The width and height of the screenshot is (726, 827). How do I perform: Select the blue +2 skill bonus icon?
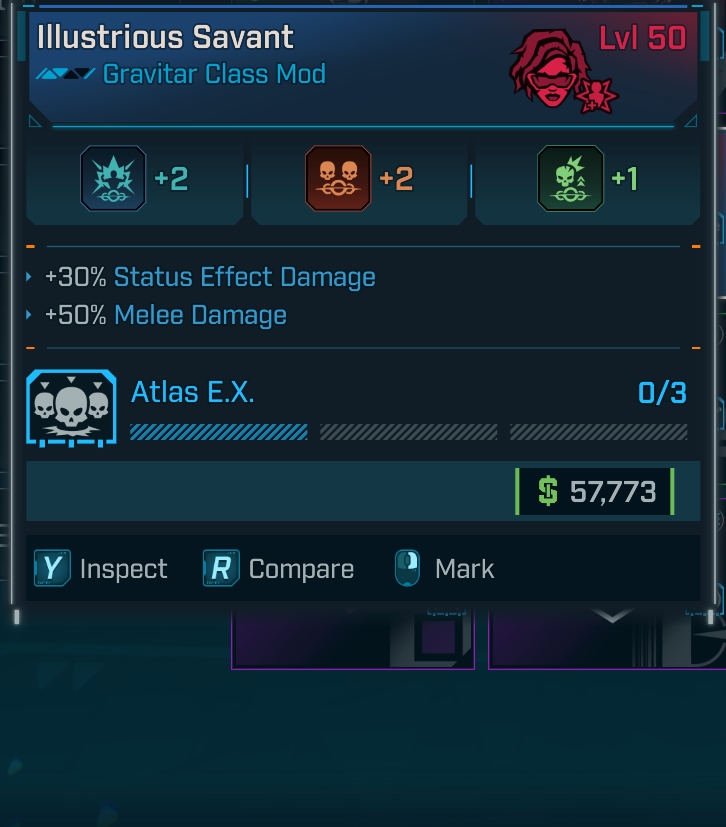(113, 179)
